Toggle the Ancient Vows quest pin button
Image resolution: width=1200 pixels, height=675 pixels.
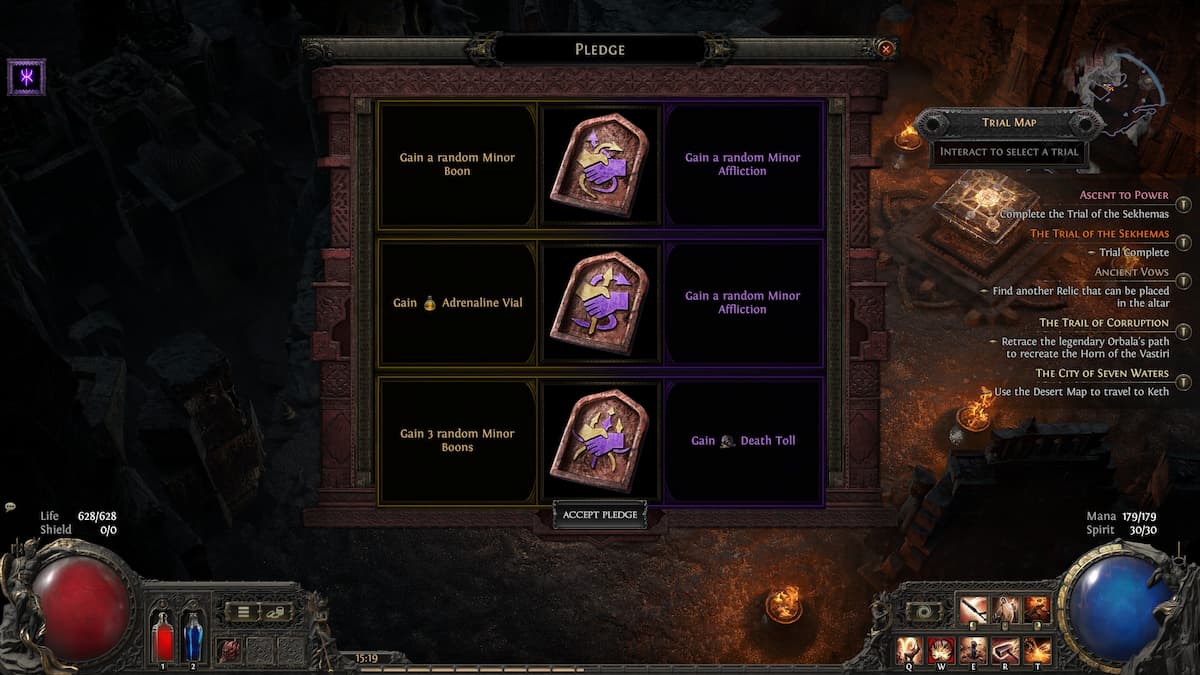coord(1183,281)
